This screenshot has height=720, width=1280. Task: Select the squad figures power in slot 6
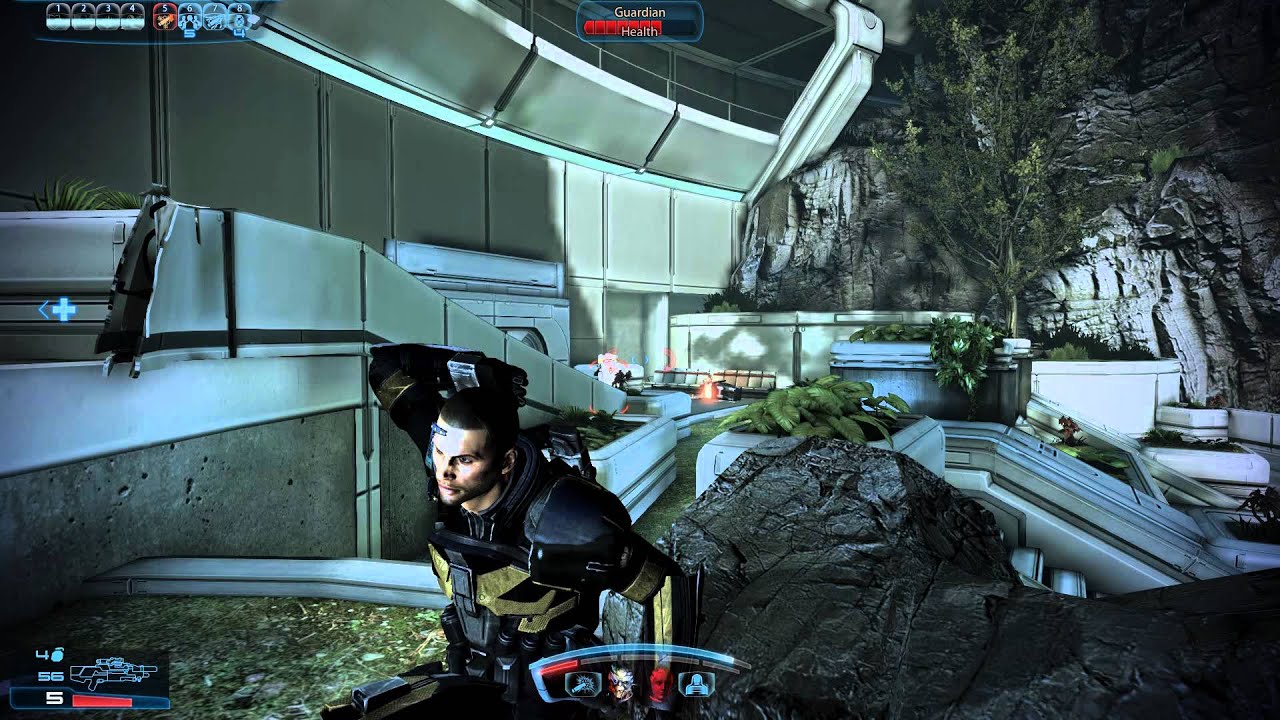click(x=189, y=17)
